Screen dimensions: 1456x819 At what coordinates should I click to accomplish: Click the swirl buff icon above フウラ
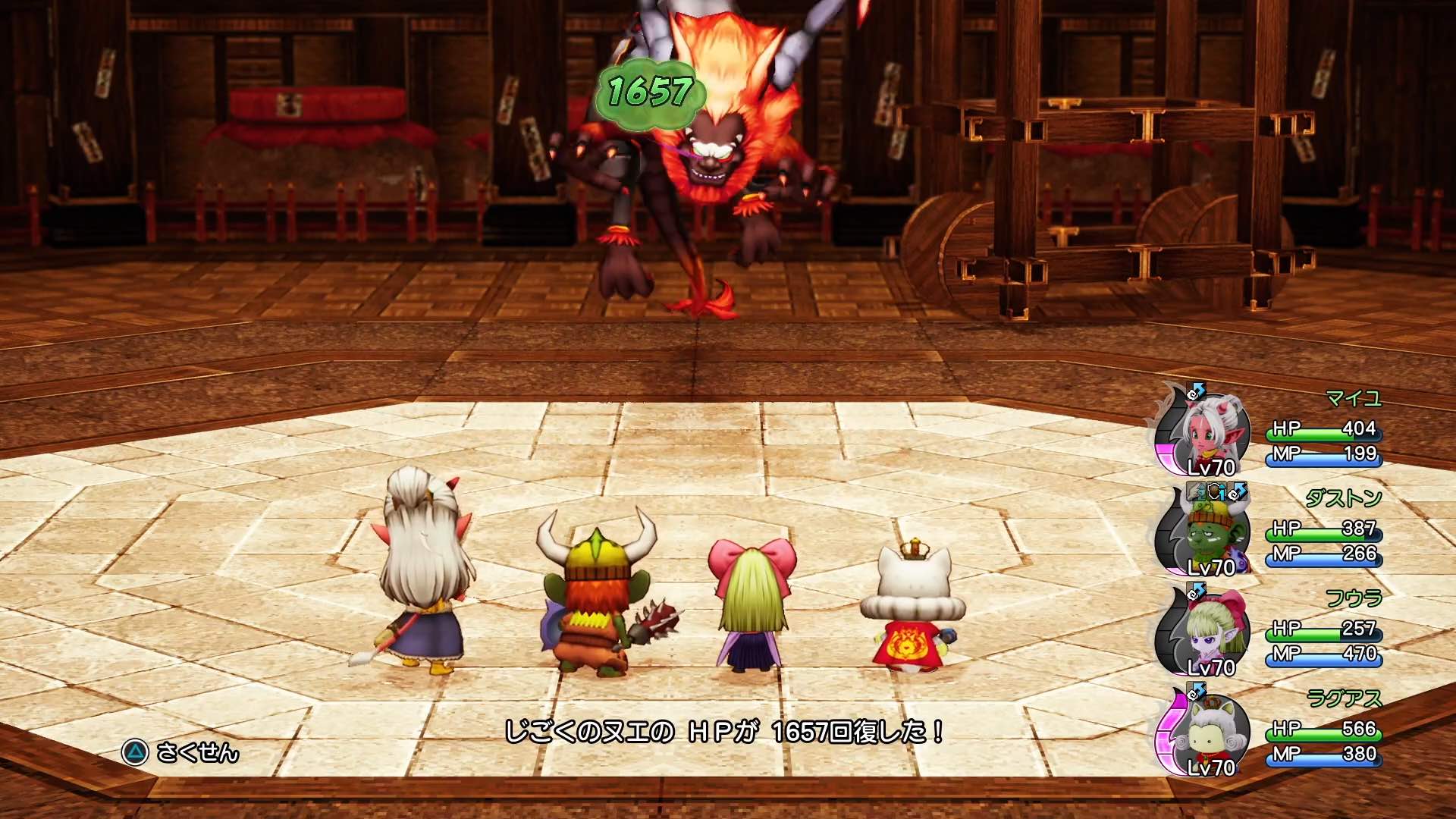(x=1195, y=589)
